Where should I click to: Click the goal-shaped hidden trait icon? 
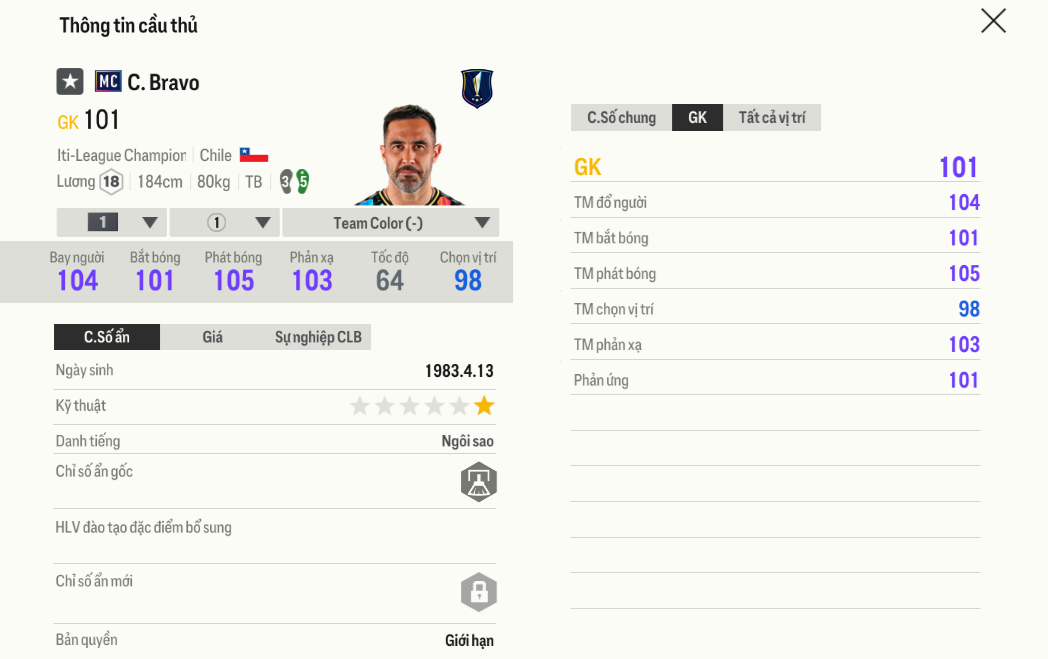tap(479, 482)
